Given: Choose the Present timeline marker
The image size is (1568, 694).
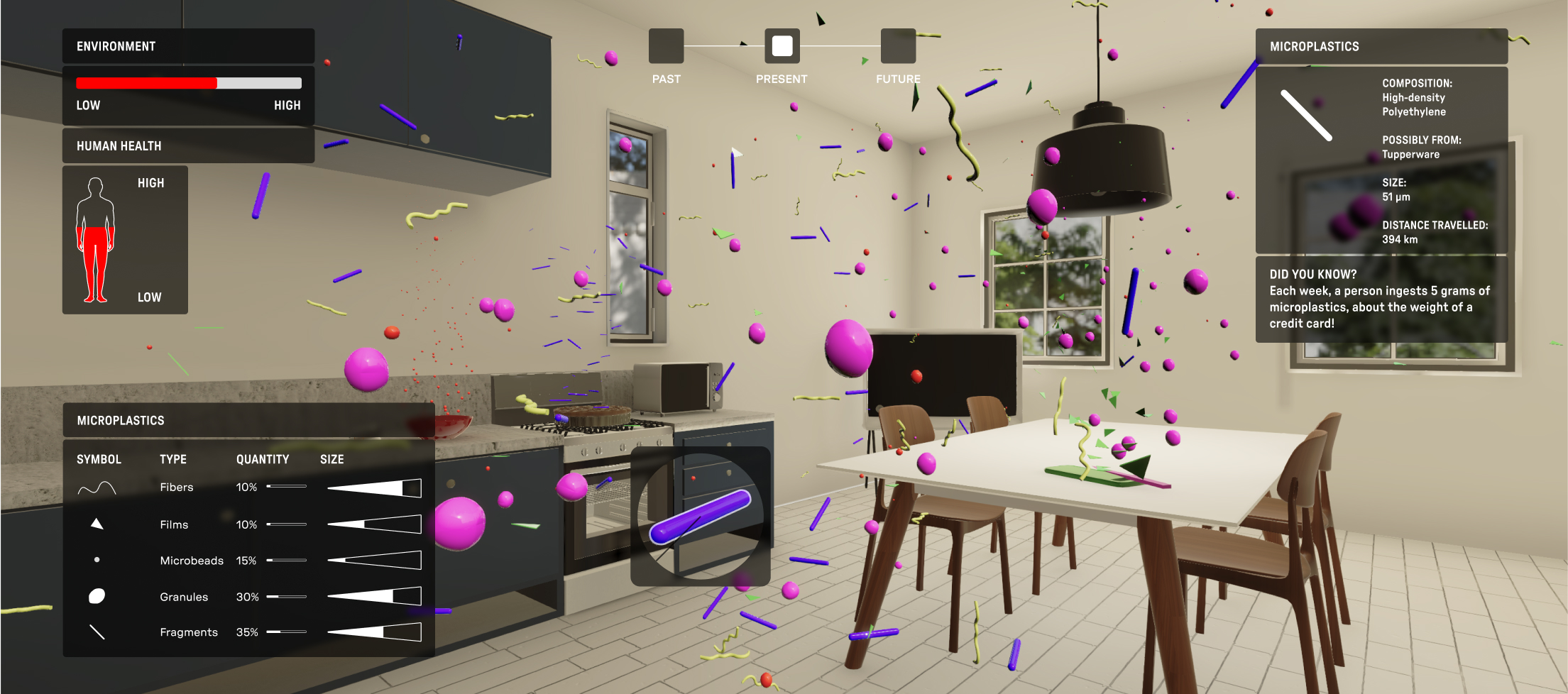Looking at the screenshot, I should tap(782, 46).
